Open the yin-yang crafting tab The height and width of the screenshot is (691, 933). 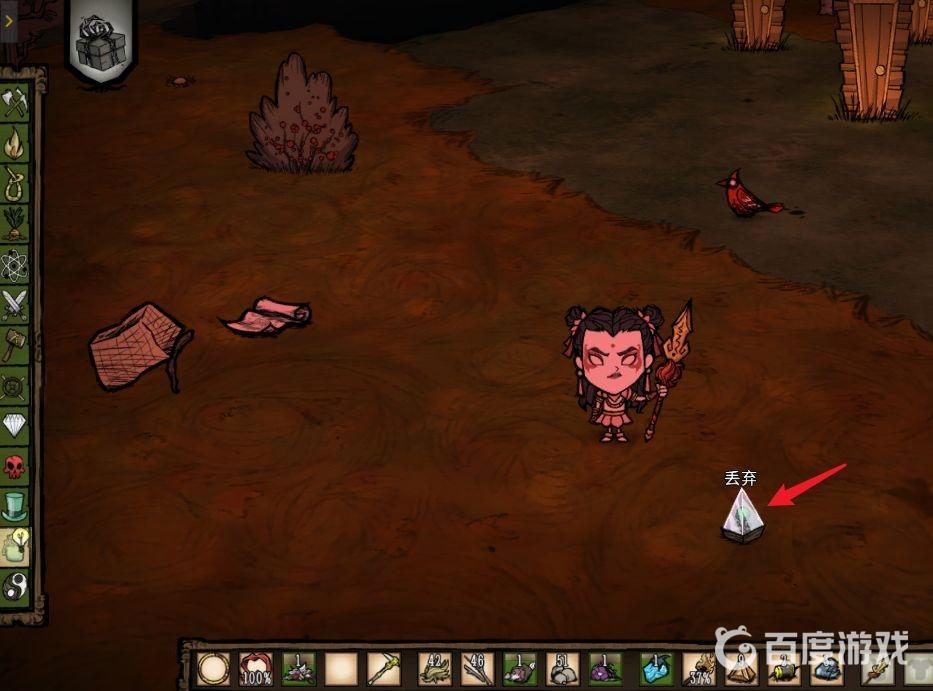click(x=14, y=585)
